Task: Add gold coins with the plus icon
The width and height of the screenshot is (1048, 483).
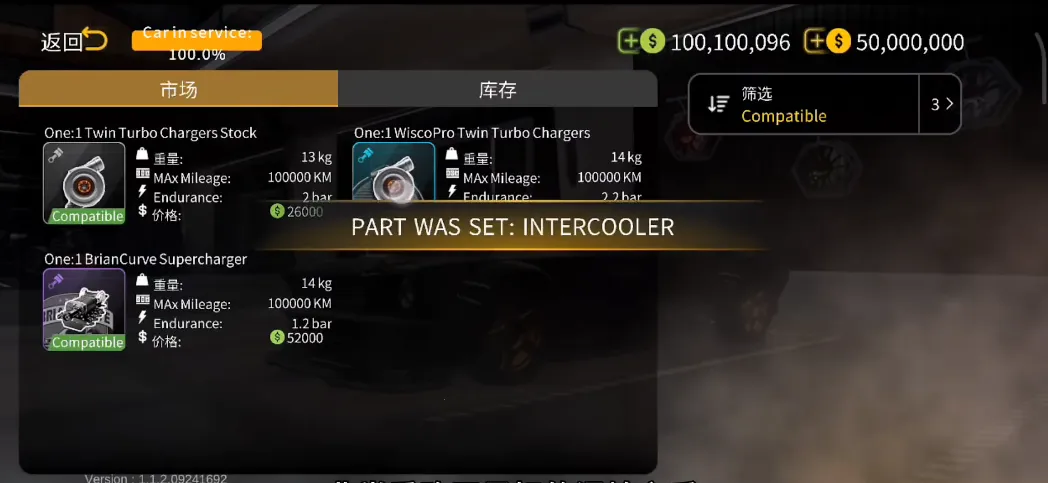Action: 816,42
